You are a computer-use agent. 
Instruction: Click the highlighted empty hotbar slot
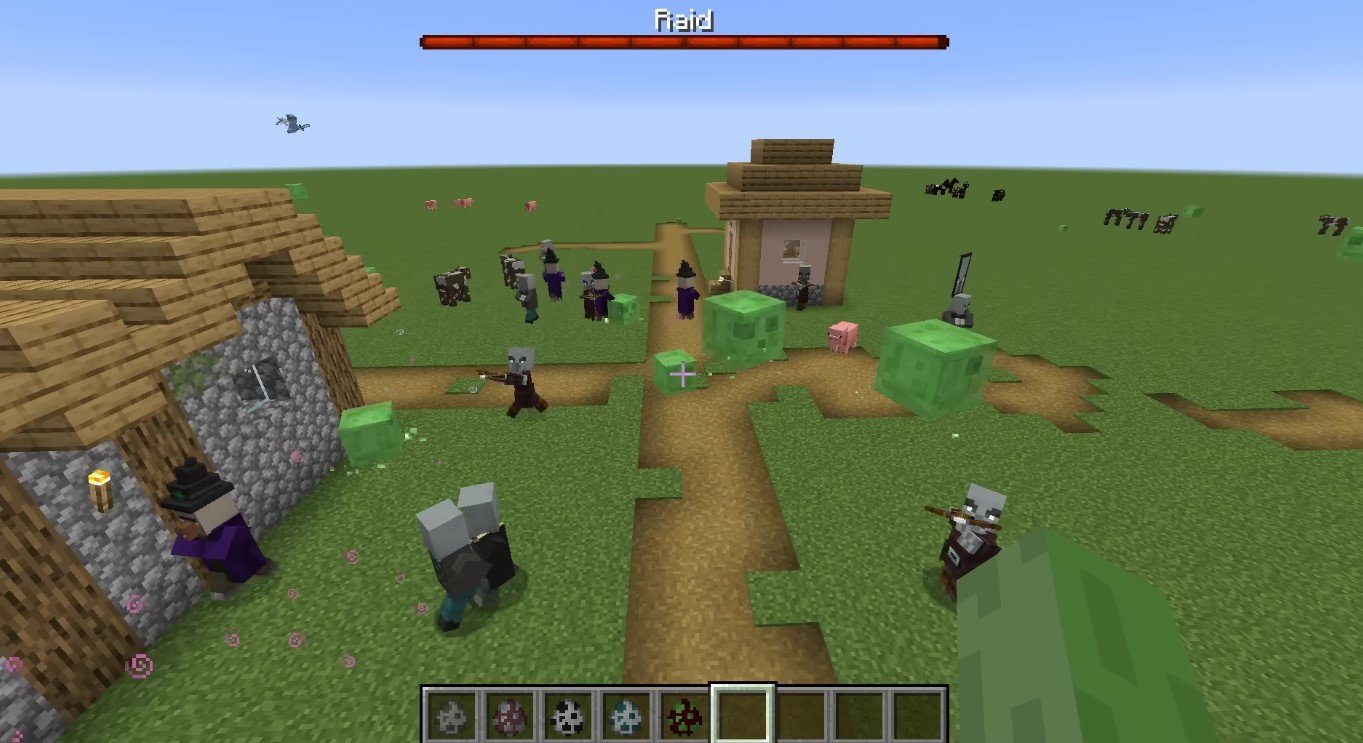(x=742, y=714)
